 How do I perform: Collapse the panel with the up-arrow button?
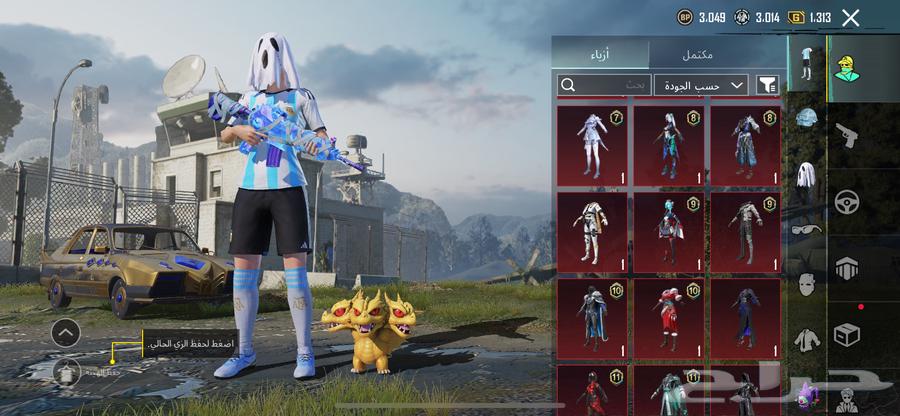click(66, 332)
